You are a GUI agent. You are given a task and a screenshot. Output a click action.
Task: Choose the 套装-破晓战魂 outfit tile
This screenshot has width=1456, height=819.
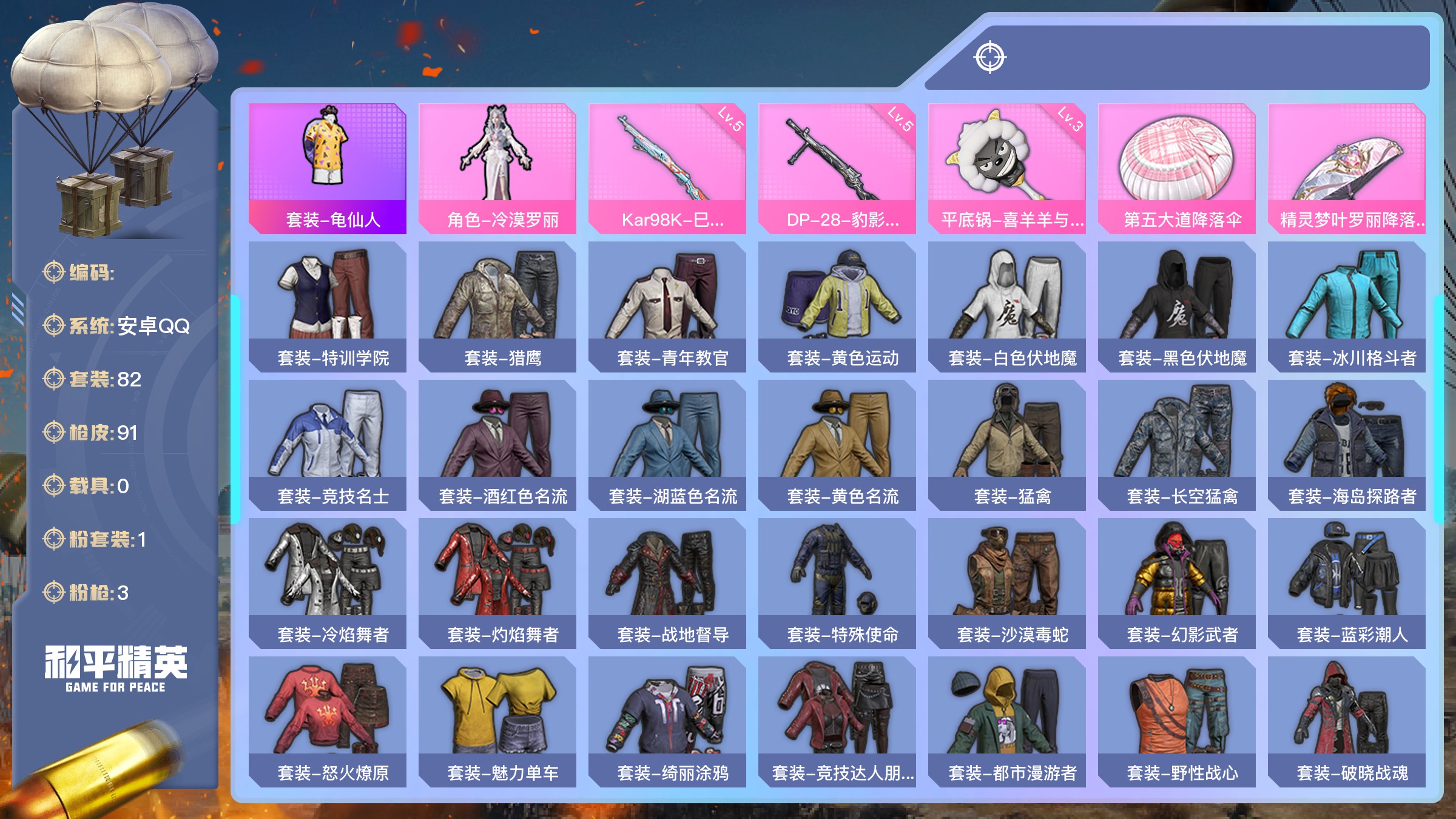pos(1347,721)
